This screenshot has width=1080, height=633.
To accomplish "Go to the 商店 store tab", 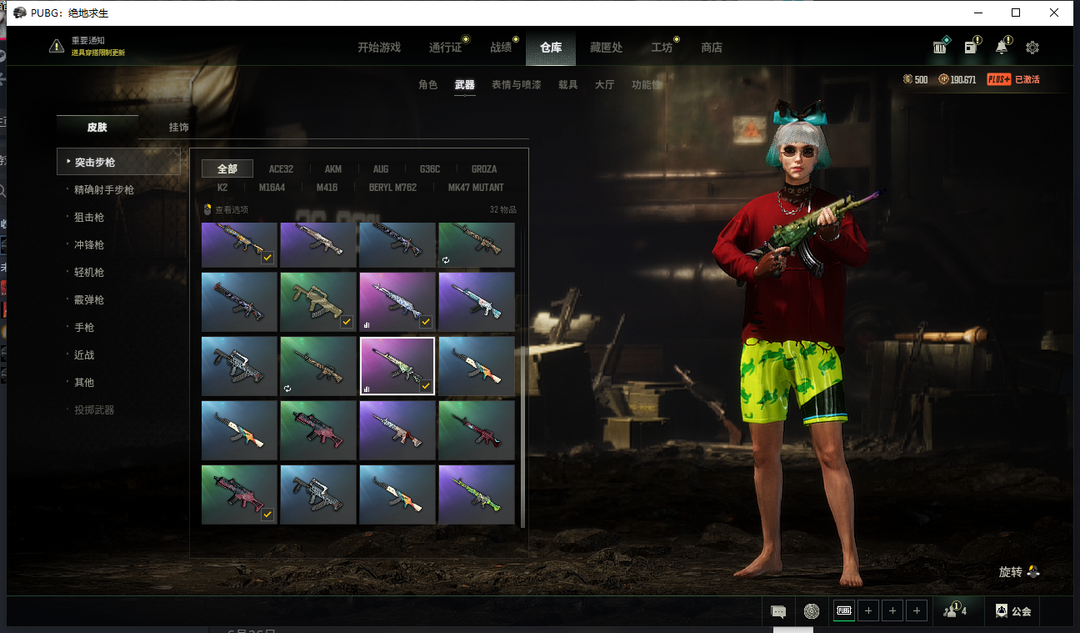I will [x=711, y=48].
